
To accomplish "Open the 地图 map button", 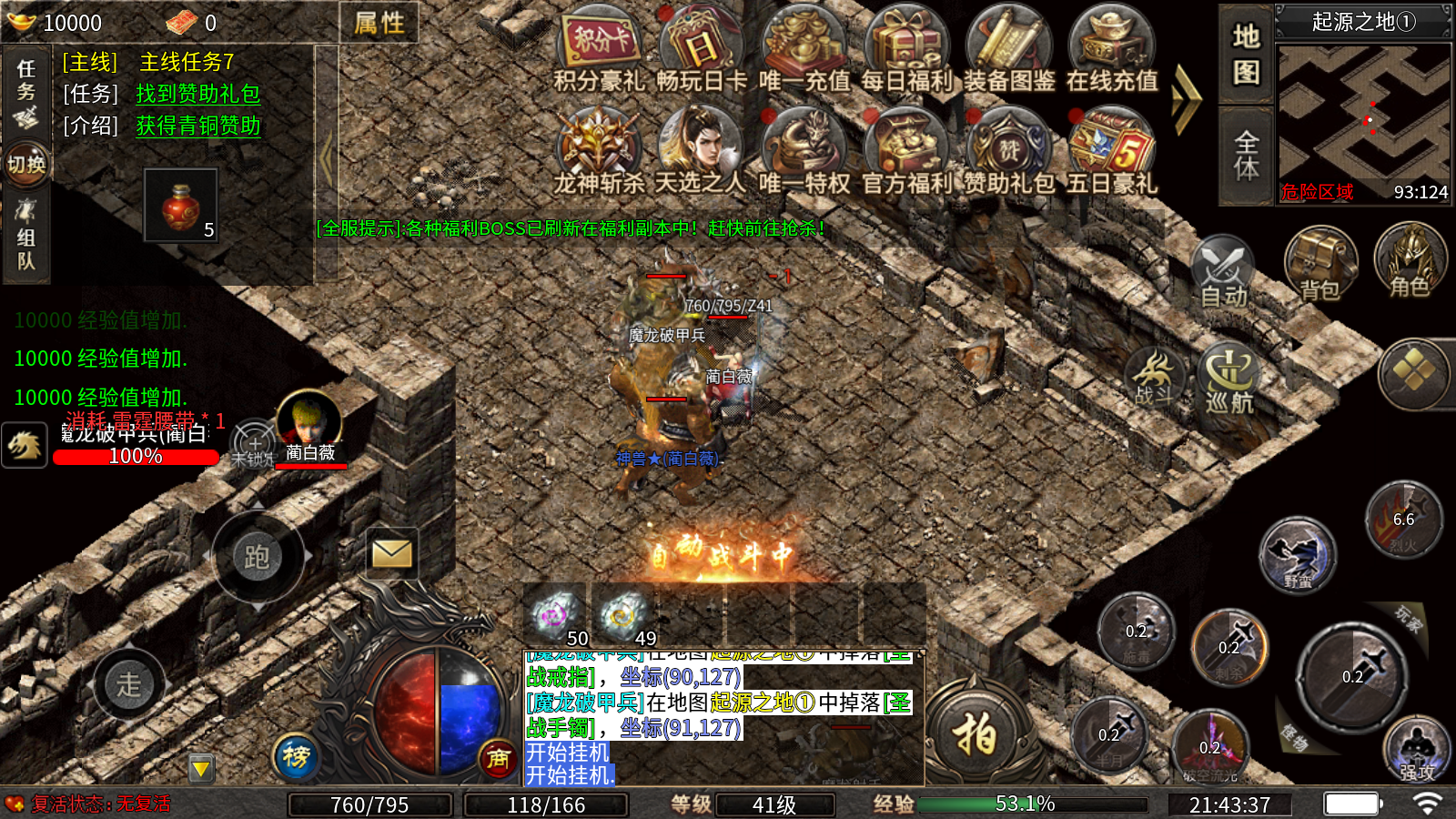I will pyautogui.click(x=1246, y=53).
